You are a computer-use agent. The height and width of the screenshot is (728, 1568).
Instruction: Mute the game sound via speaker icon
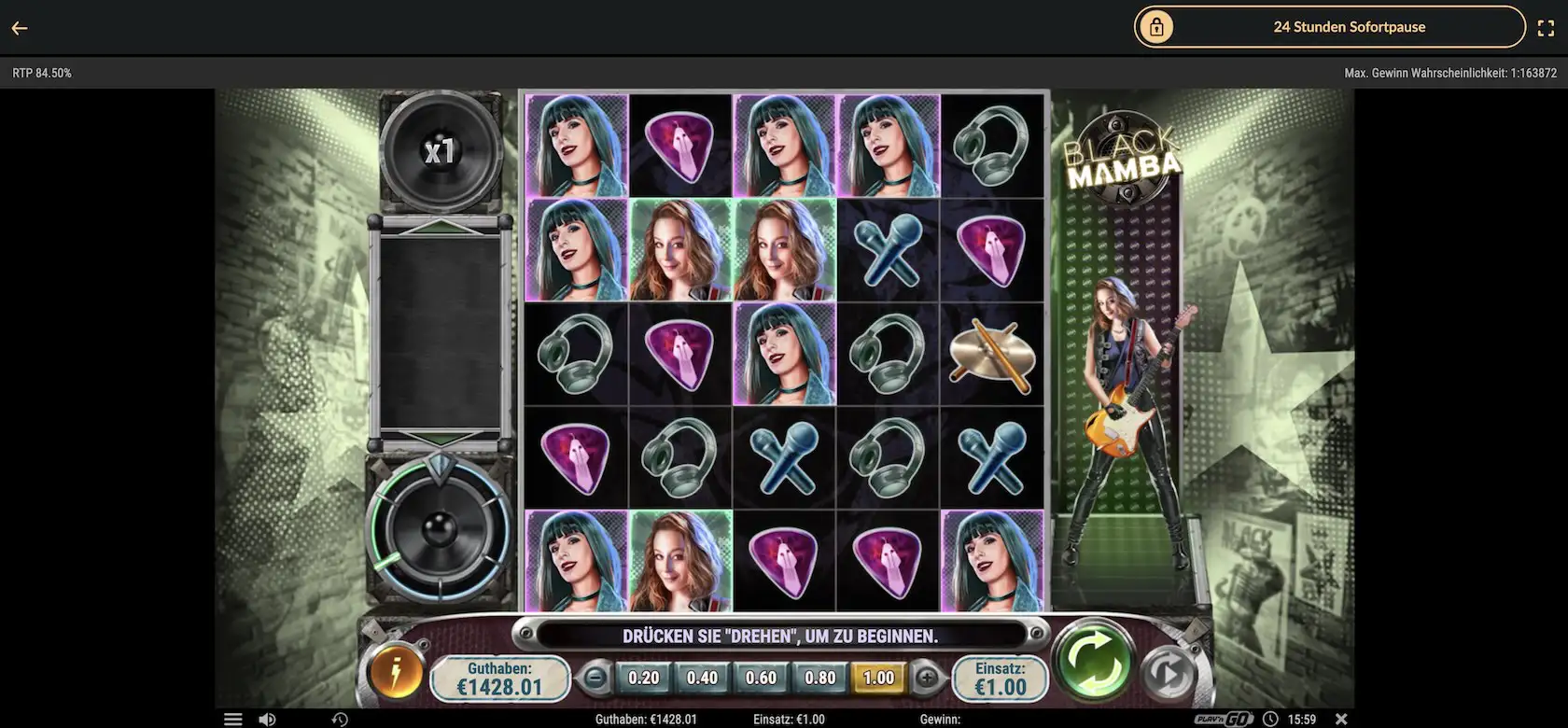[269, 719]
